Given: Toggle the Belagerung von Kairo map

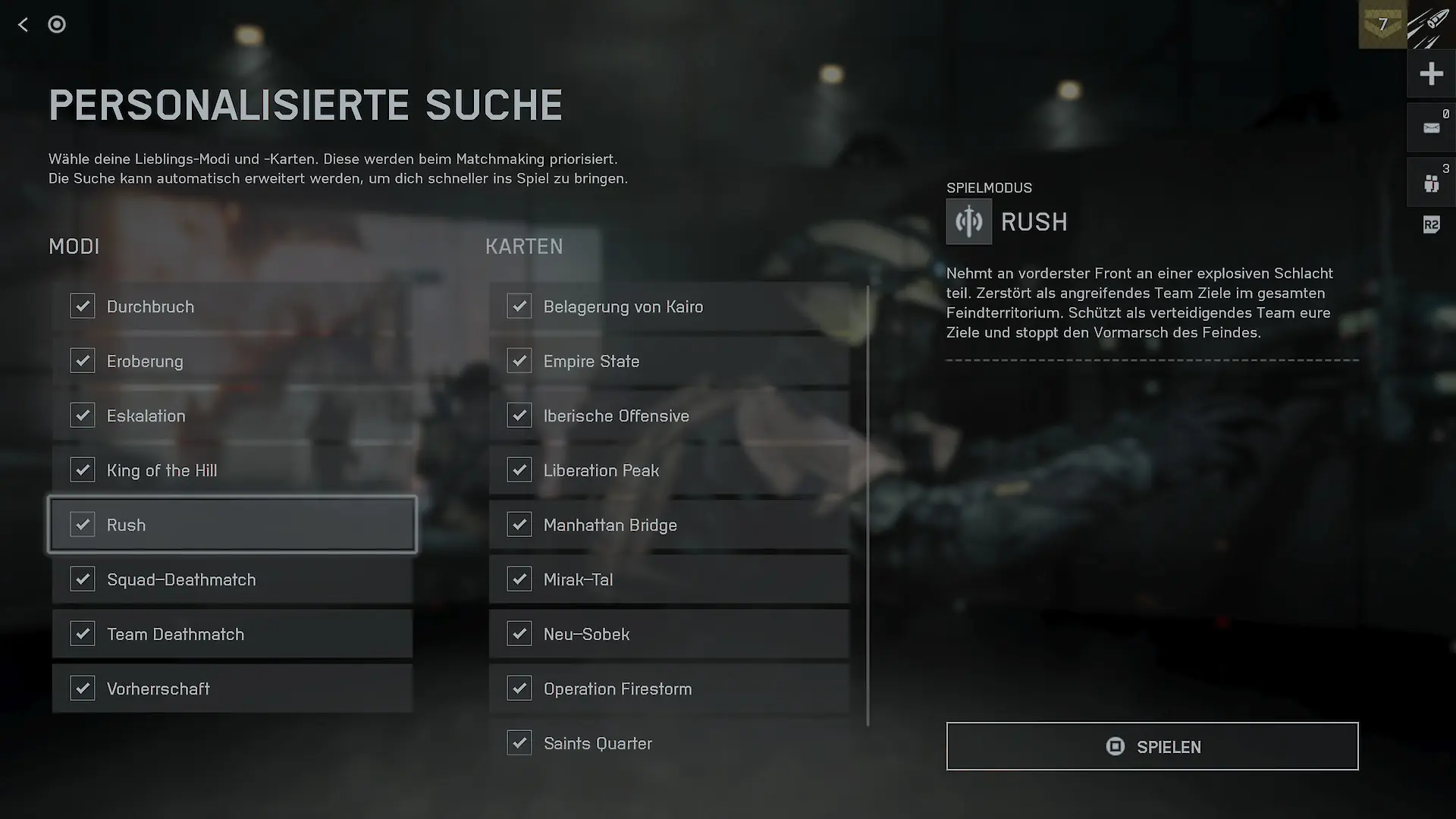Looking at the screenshot, I should (519, 306).
